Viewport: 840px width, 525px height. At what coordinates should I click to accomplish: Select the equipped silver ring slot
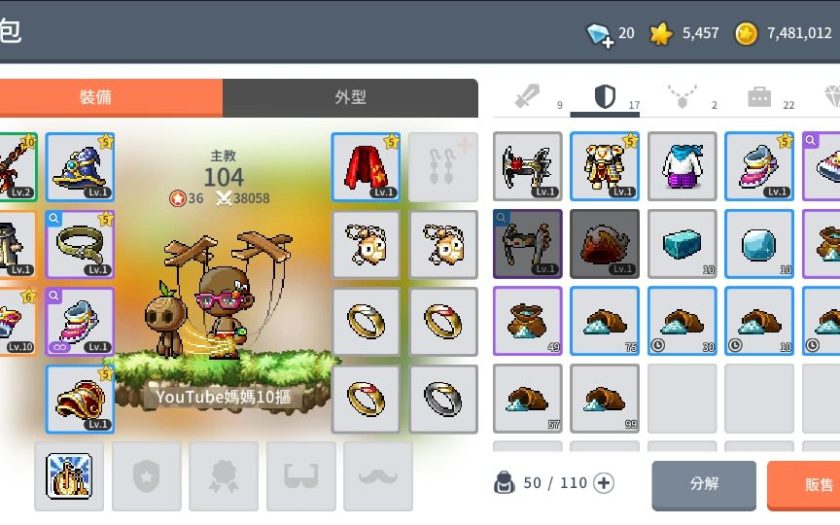[443, 399]
